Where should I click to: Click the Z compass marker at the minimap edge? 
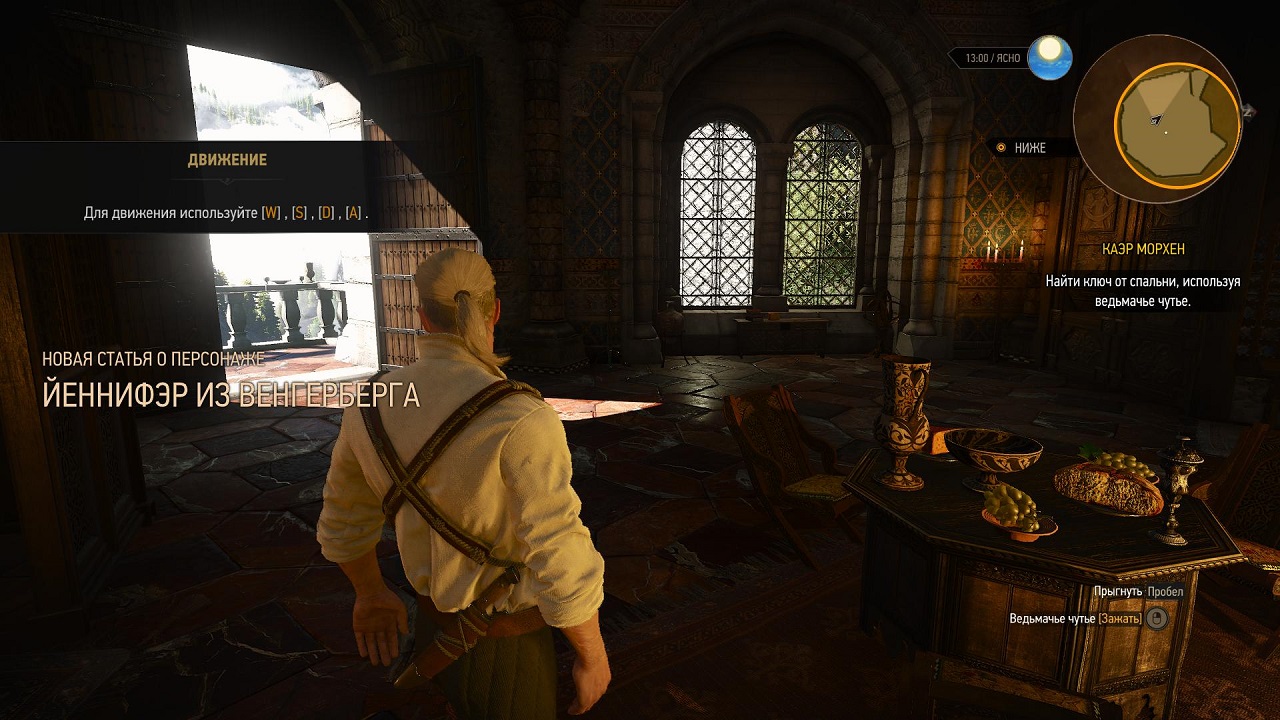(x=1247, y=112)
